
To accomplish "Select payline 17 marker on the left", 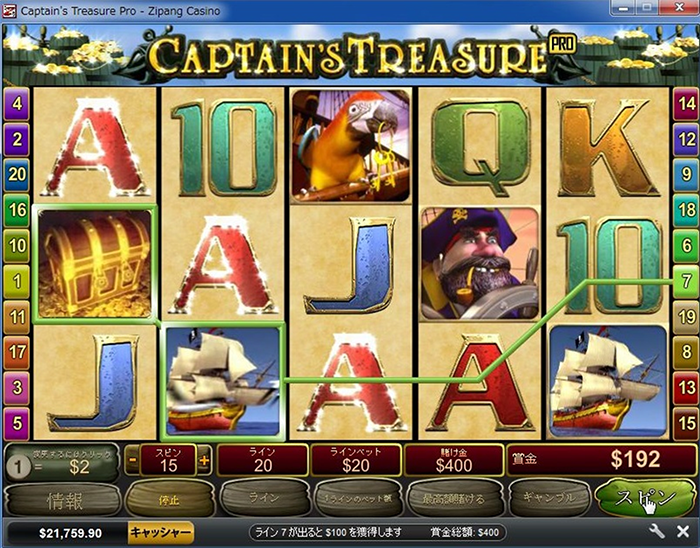I will pyautogui.click(x=17, y=352).
